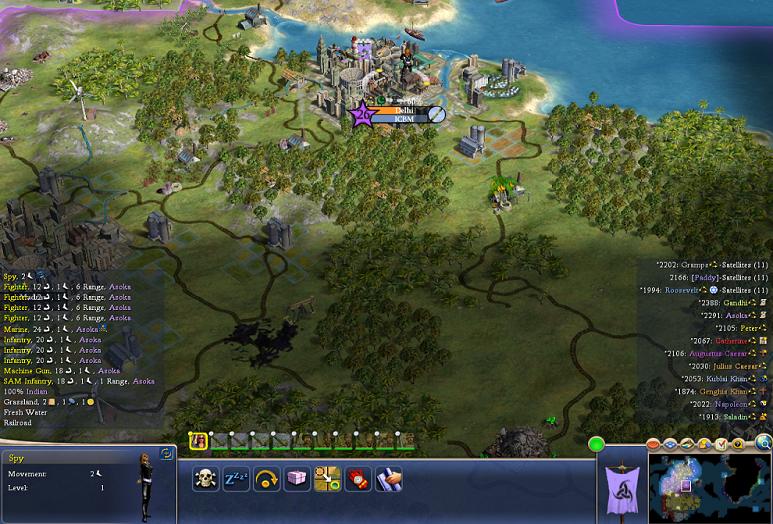Activate the go-to movement mode

327,478
